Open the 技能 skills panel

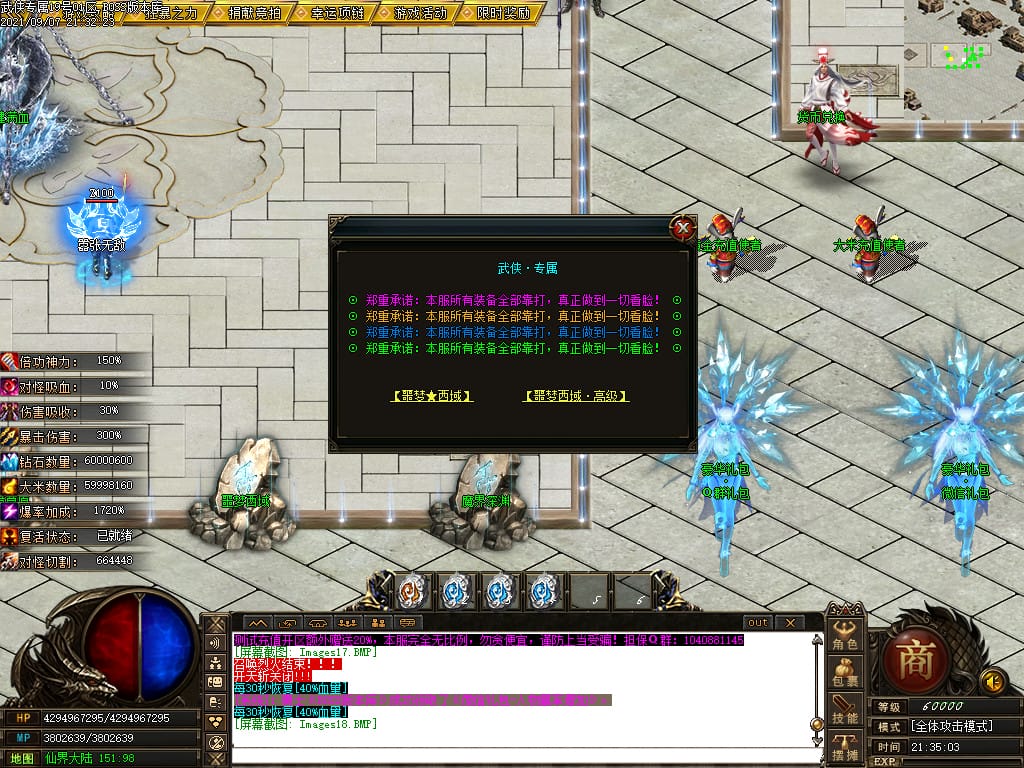click(845, 710)
